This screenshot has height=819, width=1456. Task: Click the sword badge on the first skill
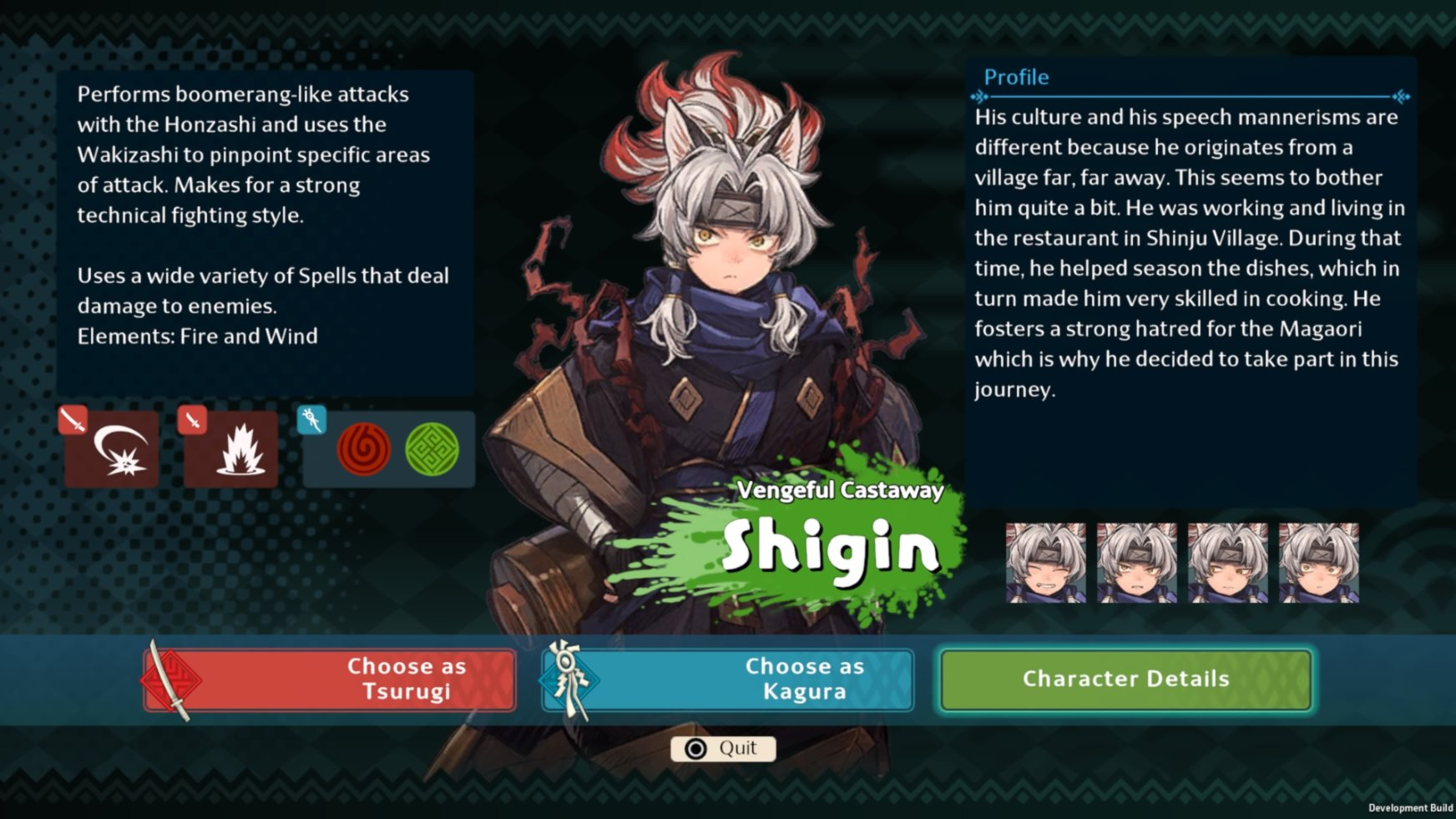pyautogui.click(x=73, y=420)
